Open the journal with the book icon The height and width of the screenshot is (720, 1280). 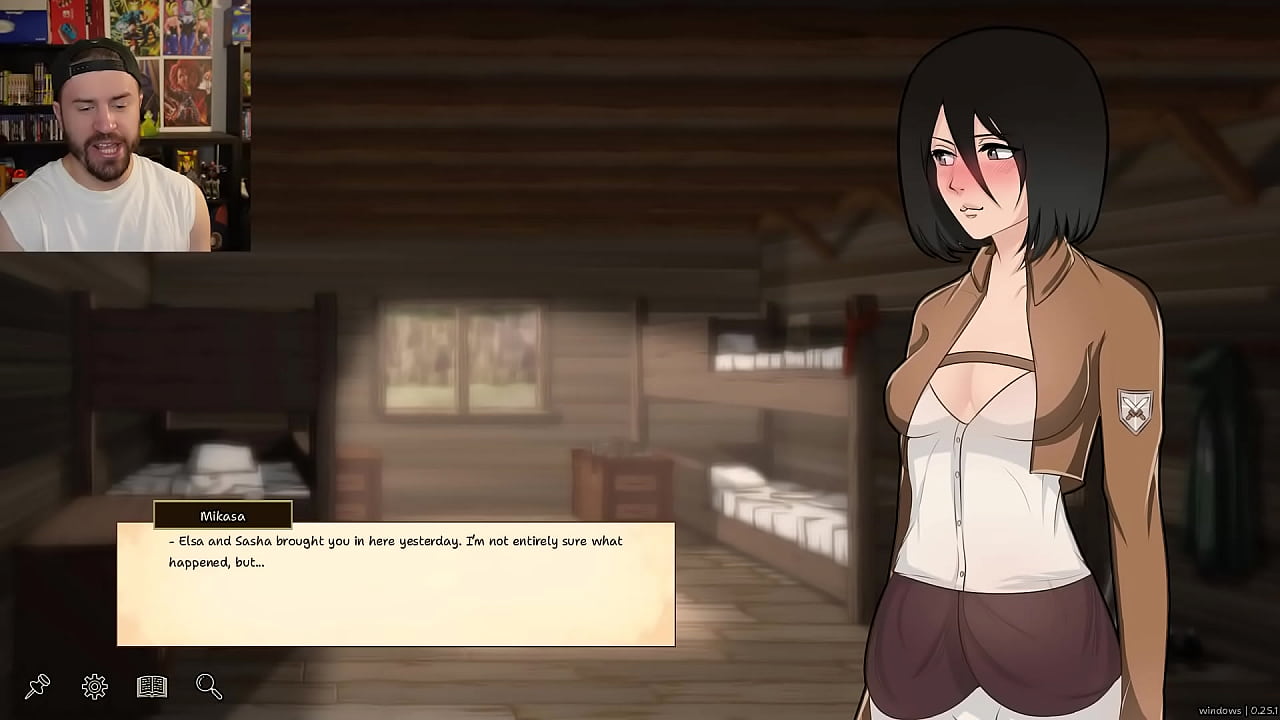click(x=151, y=687)
